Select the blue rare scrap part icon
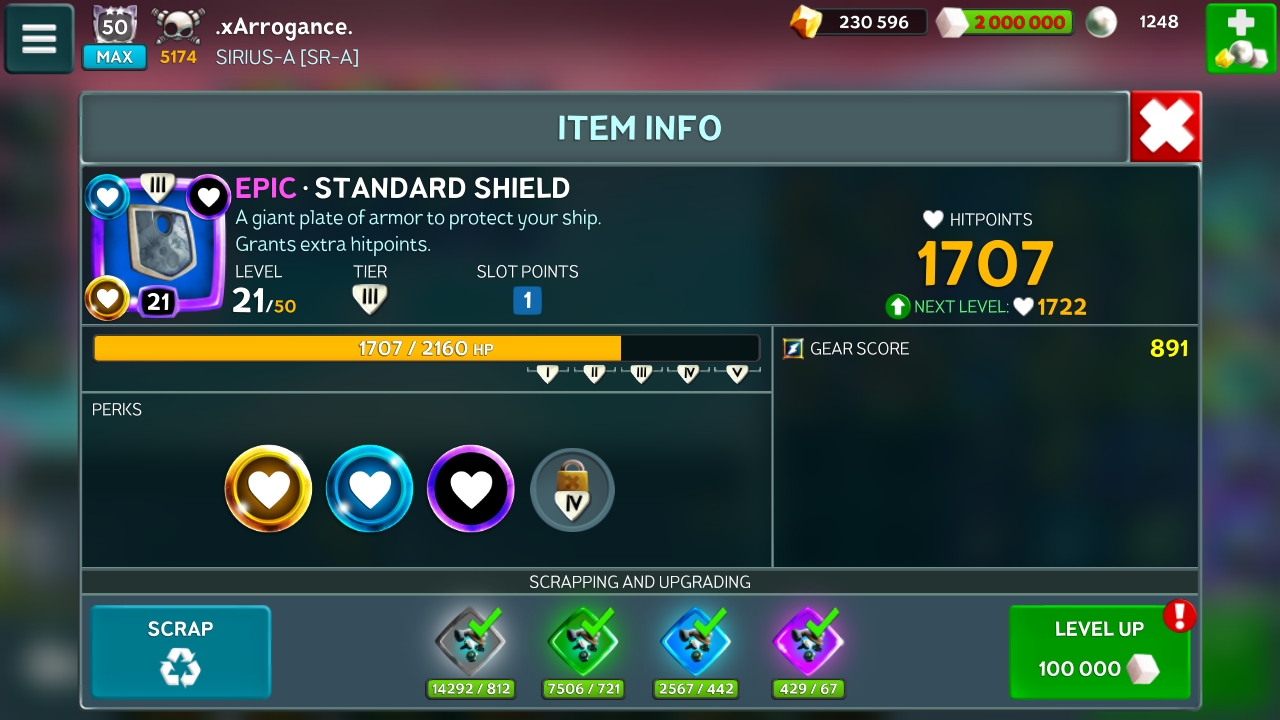Viewport: 1280px width, 720px height. pyautogui.click(x=696, y=641)
